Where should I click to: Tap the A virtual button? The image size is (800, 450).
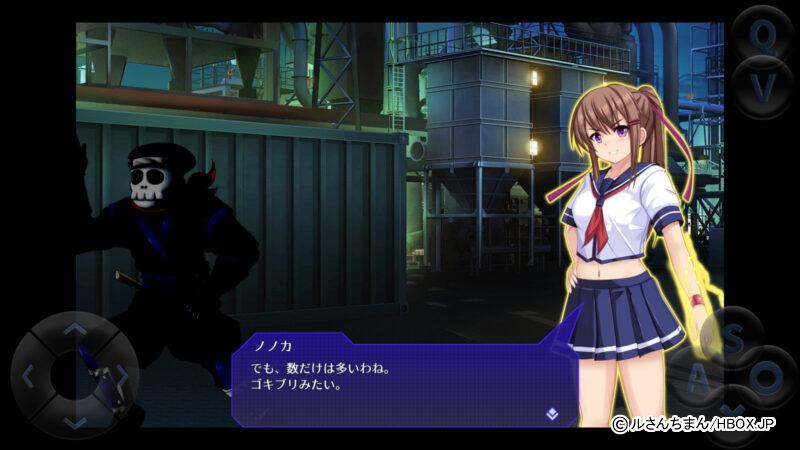point(699,378)
